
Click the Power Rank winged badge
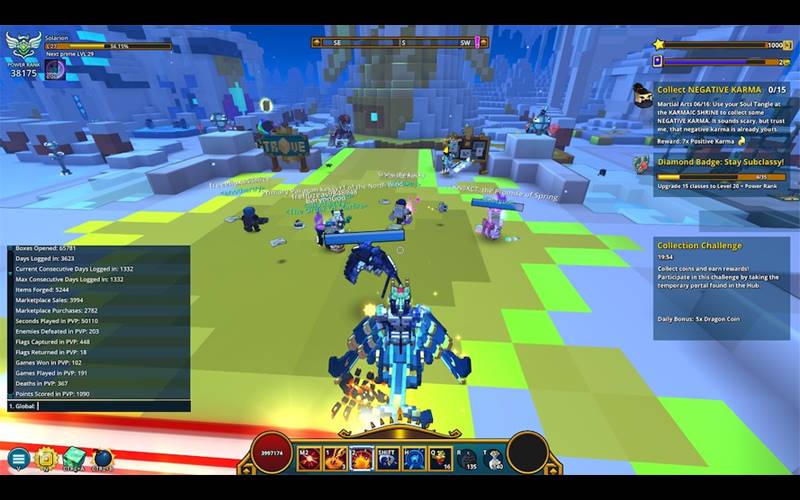(x=22, y=46)
